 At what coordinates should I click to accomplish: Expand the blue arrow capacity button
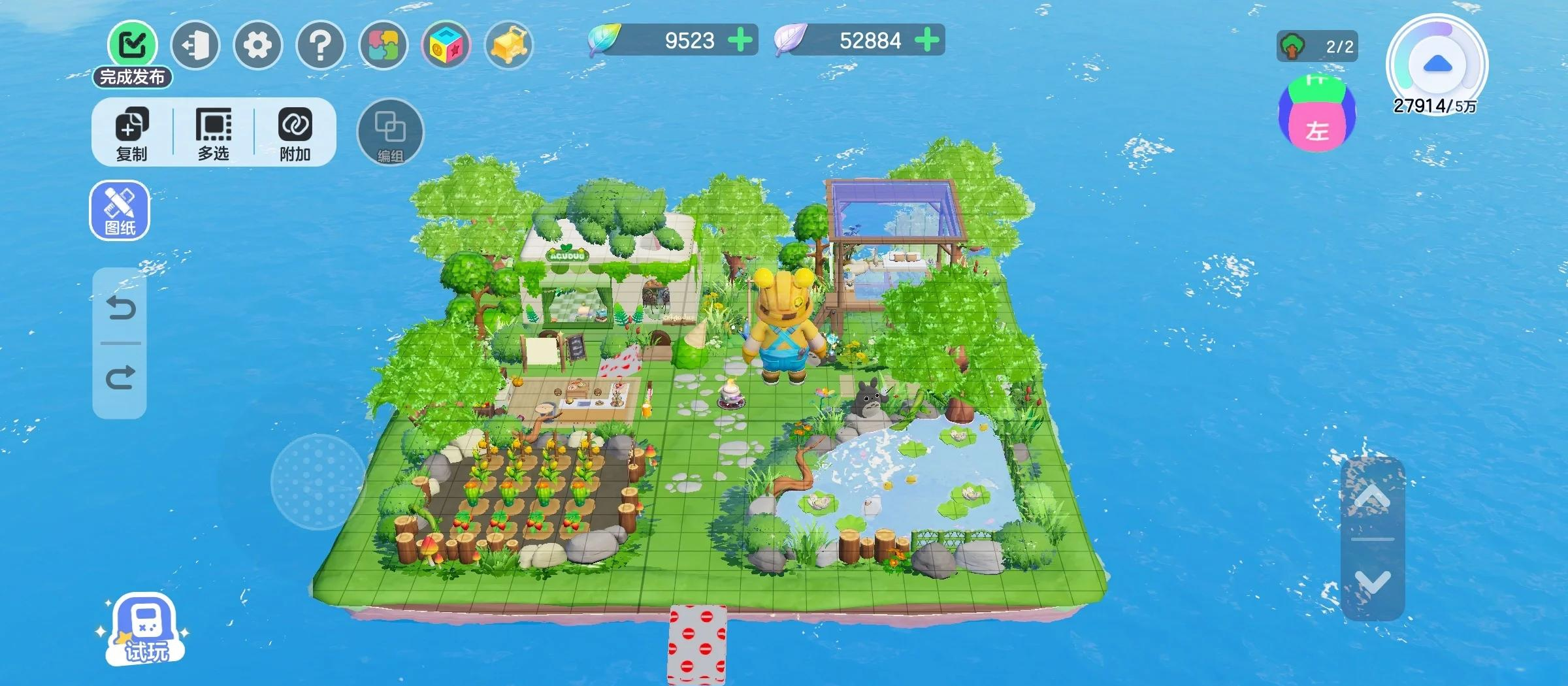pyautogui.click(x=1437, y=64)
